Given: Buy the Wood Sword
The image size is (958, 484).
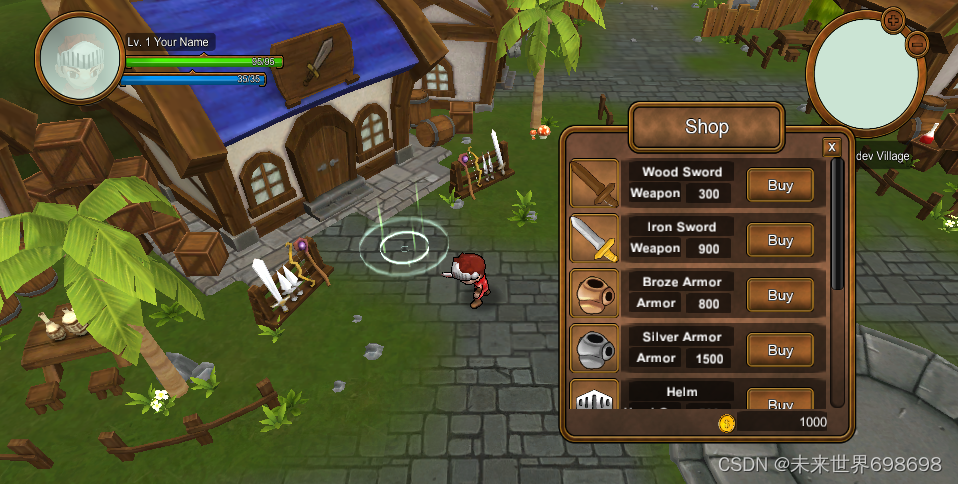Looking at the screenshot, I should coord(780,185).
